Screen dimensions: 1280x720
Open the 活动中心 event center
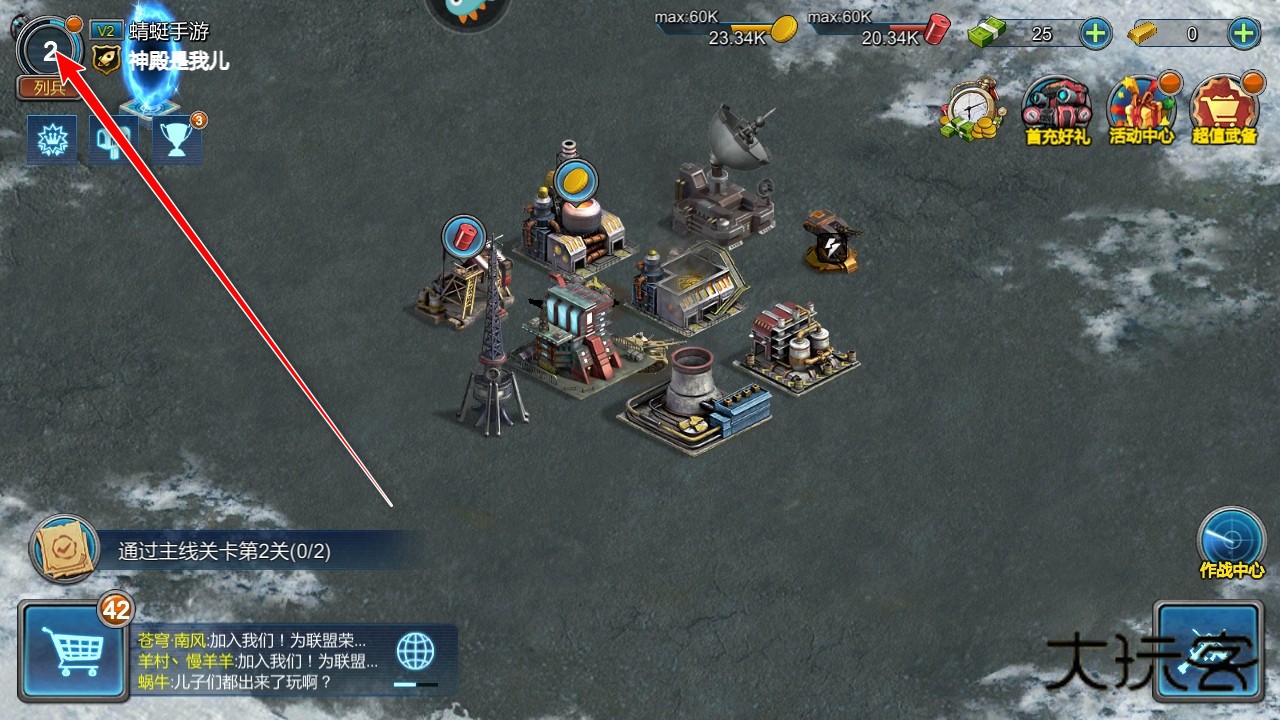[x=1141, y=110]
